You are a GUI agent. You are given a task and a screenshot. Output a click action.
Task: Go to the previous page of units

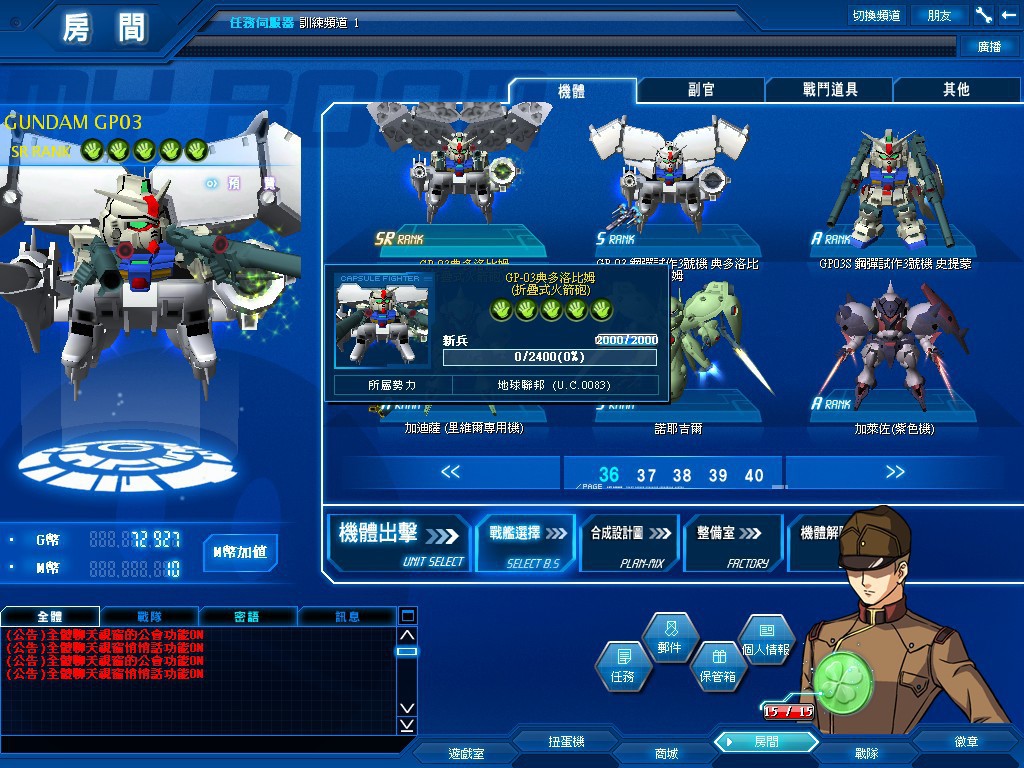pyautogui.click(x=450, y=472)
